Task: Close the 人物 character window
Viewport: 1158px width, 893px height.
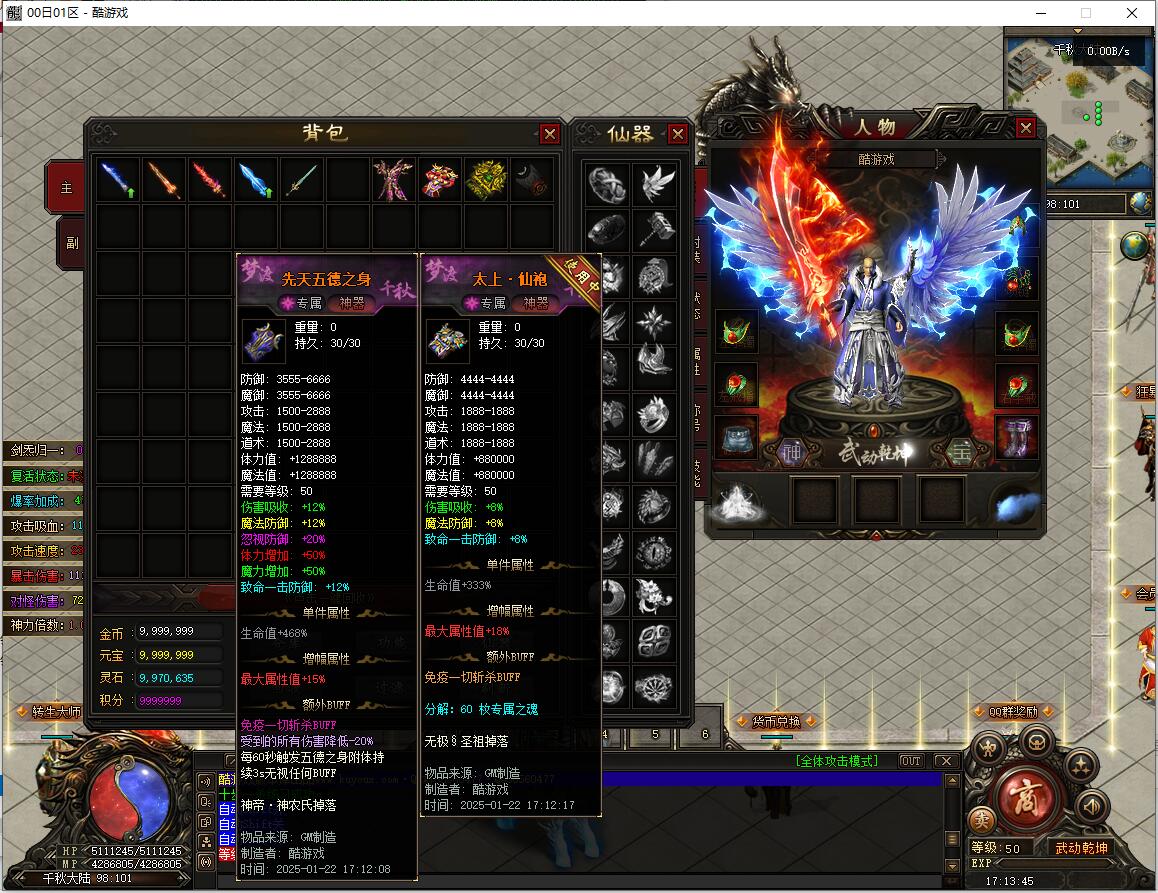Action: (1025, 129)
